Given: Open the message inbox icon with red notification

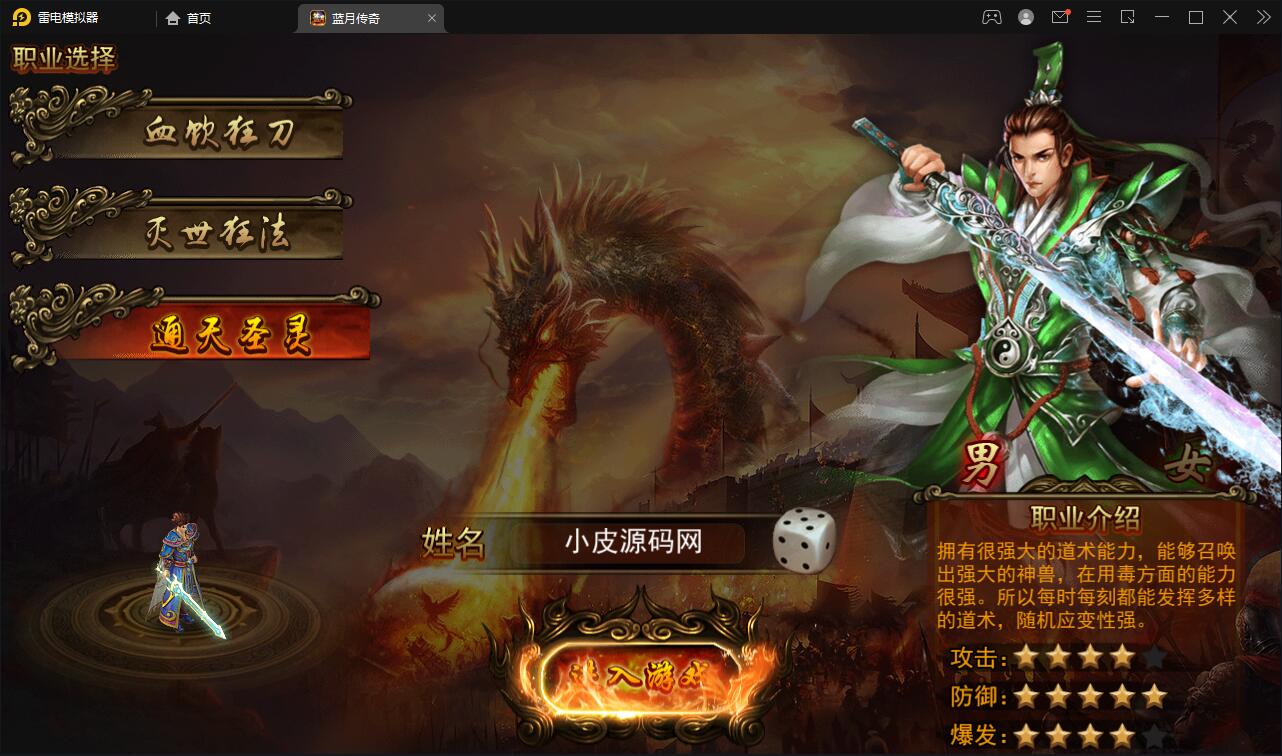Looking at the screenshot, I should coord(1060,17).
